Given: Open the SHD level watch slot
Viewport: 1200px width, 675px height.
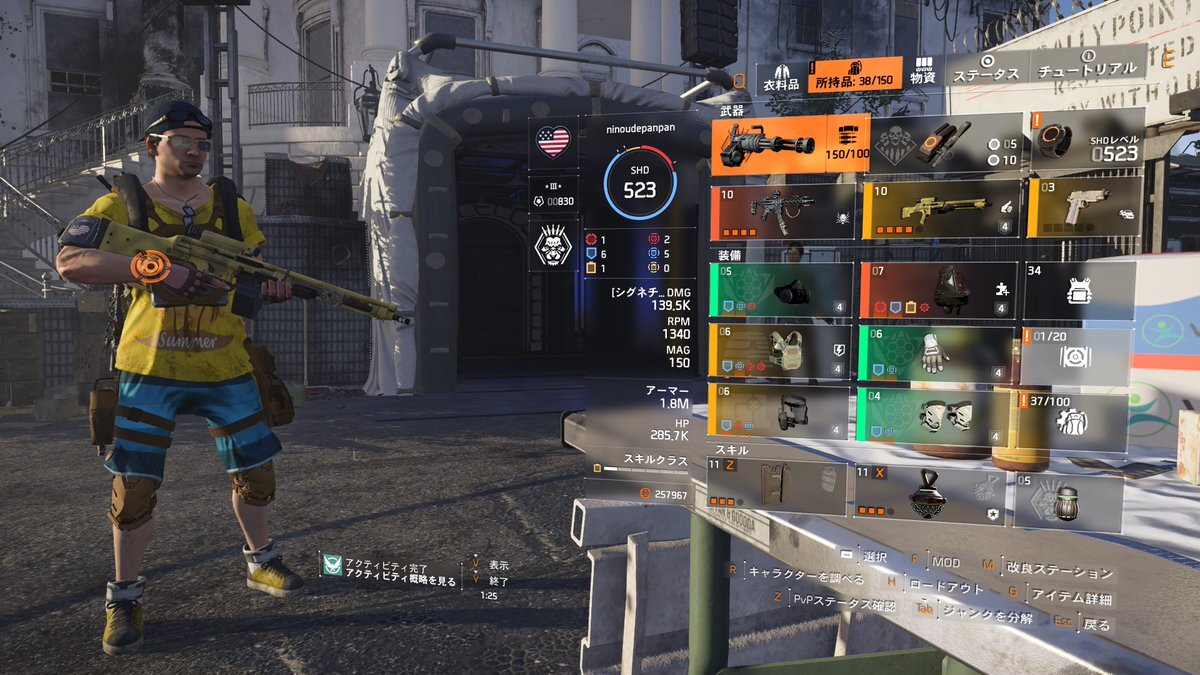Looking at the screenshot, I should tap(1086, 140).
